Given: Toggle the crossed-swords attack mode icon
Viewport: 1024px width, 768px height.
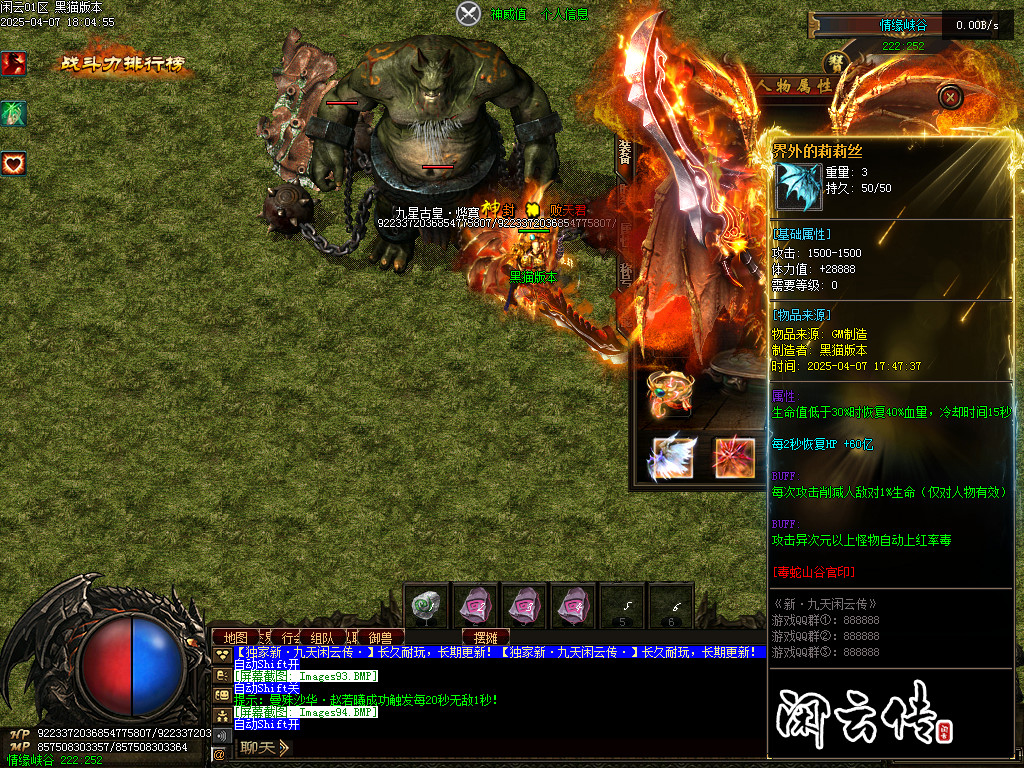Looking at the screenshot, I should [469, 14].
